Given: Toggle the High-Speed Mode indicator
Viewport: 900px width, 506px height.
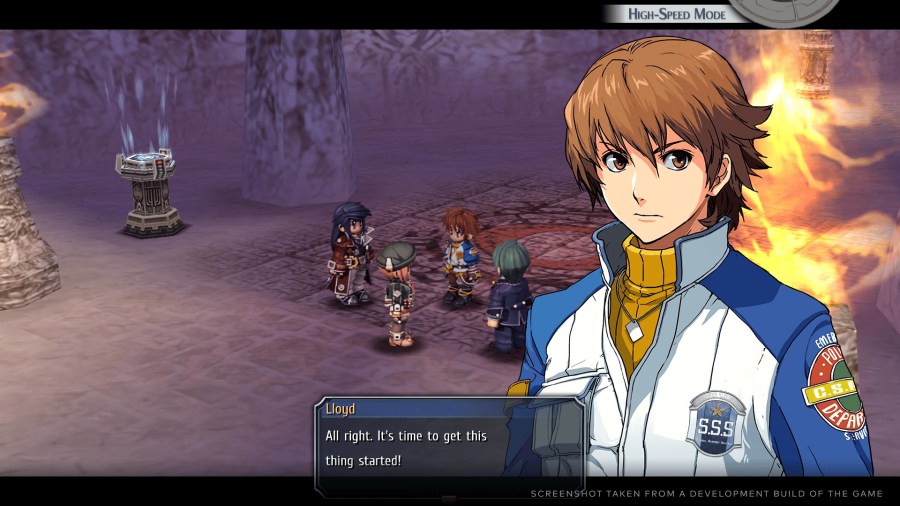Looking at the screenshot, I should tap(677, 14).
